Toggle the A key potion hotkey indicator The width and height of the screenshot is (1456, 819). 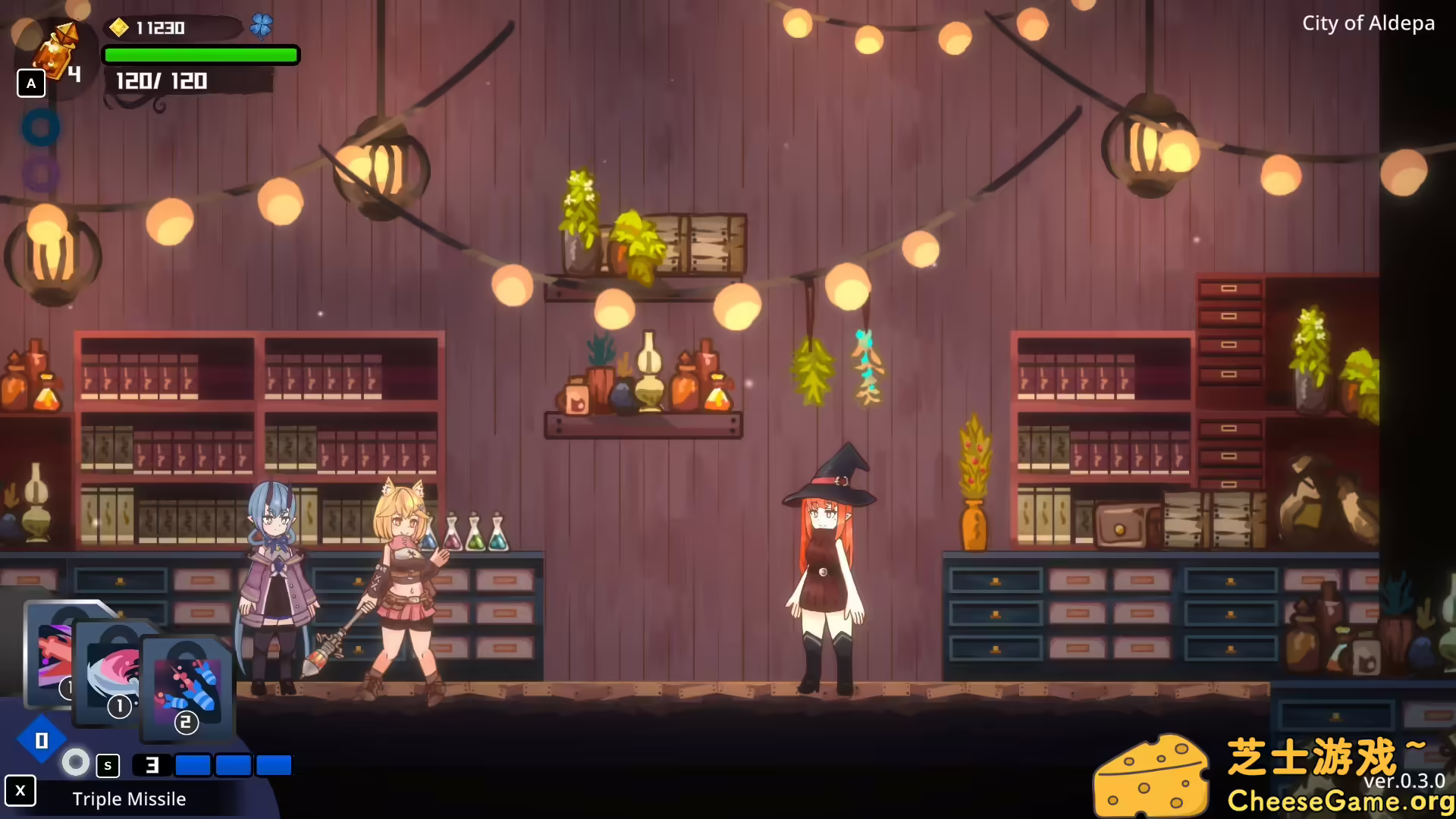pyautogui.click(x=30, y=83)
